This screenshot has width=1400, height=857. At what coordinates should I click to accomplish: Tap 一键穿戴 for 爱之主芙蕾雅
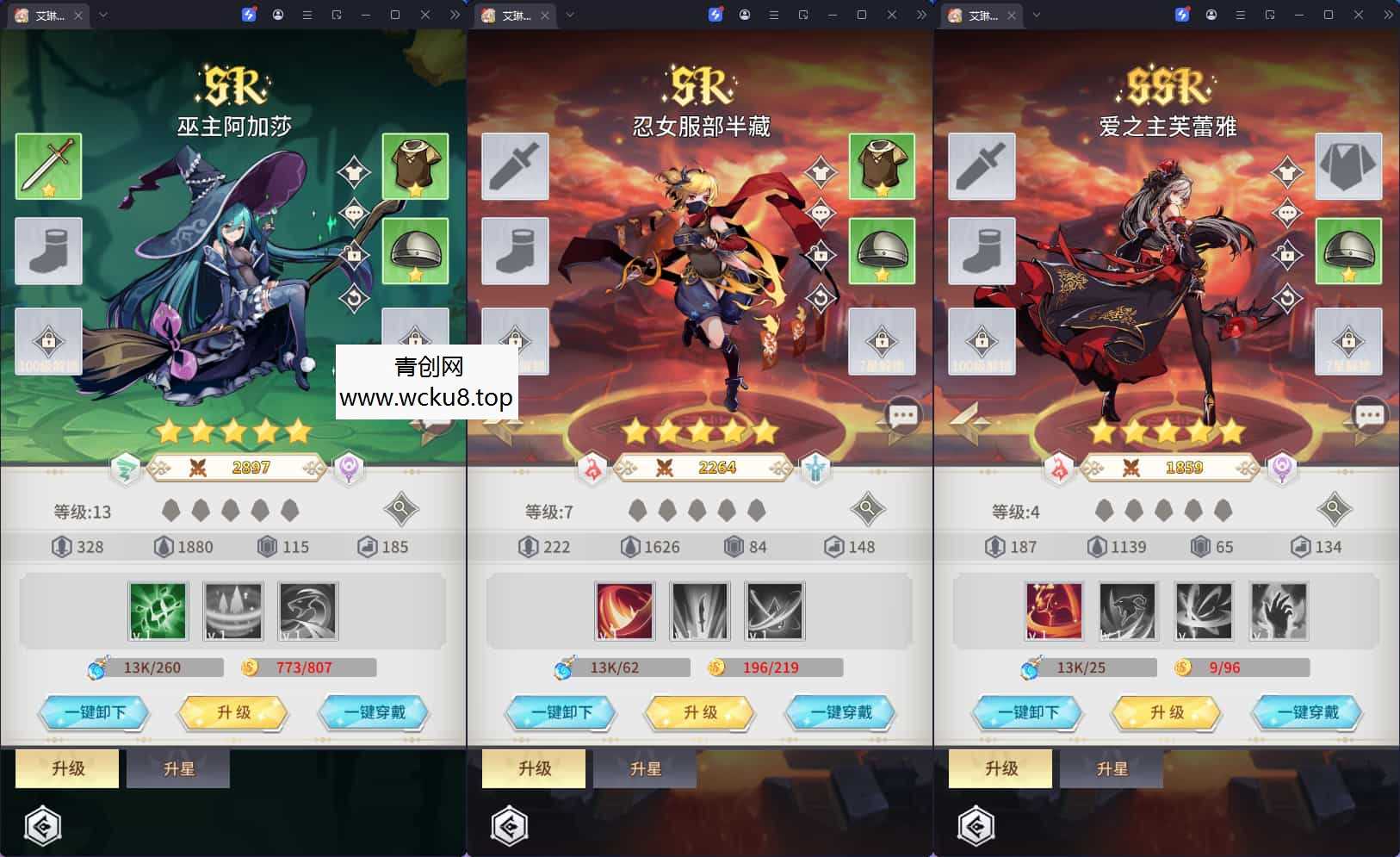click(1307, 712)
